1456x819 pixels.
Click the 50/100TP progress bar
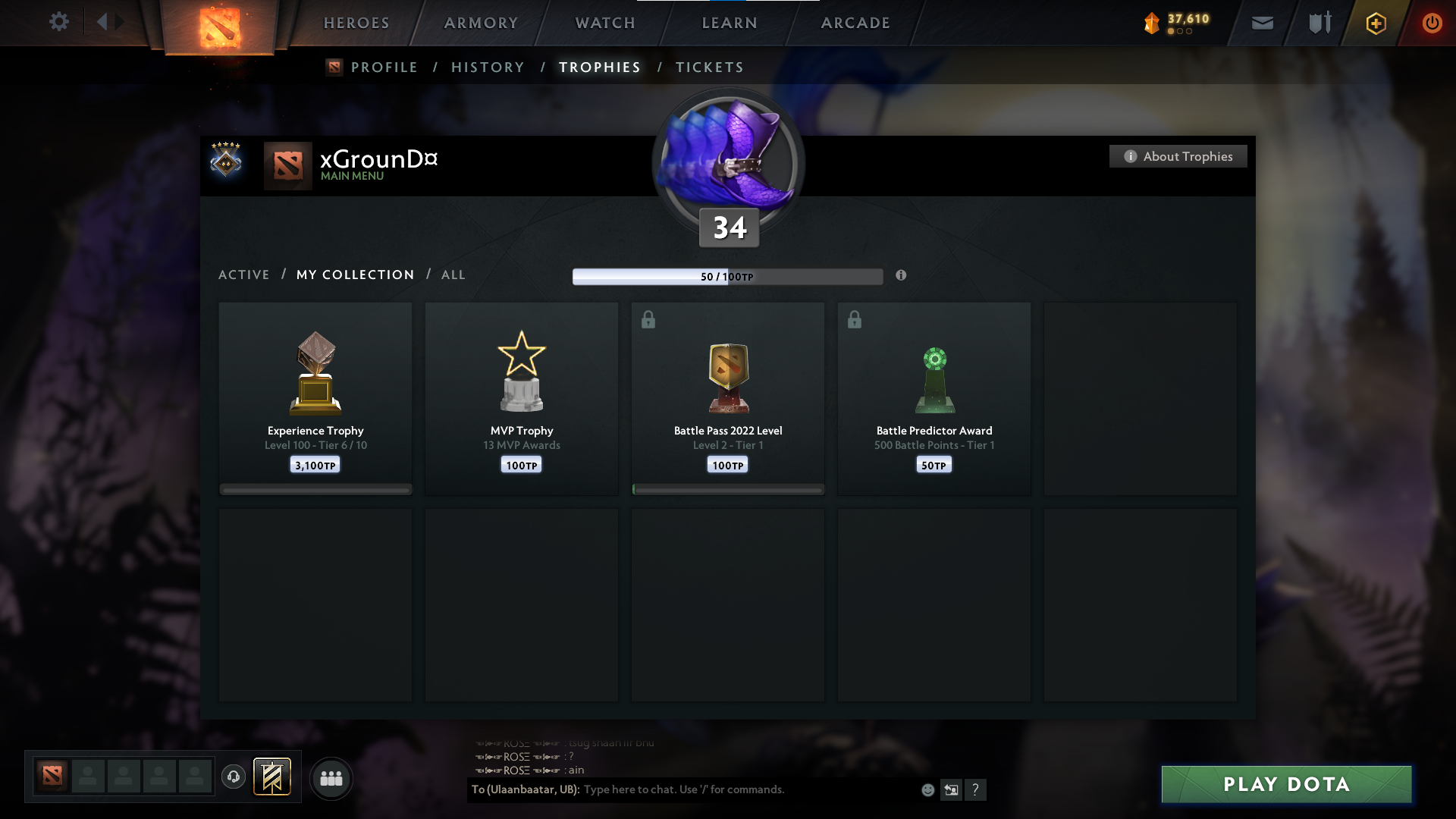[728, 276]
